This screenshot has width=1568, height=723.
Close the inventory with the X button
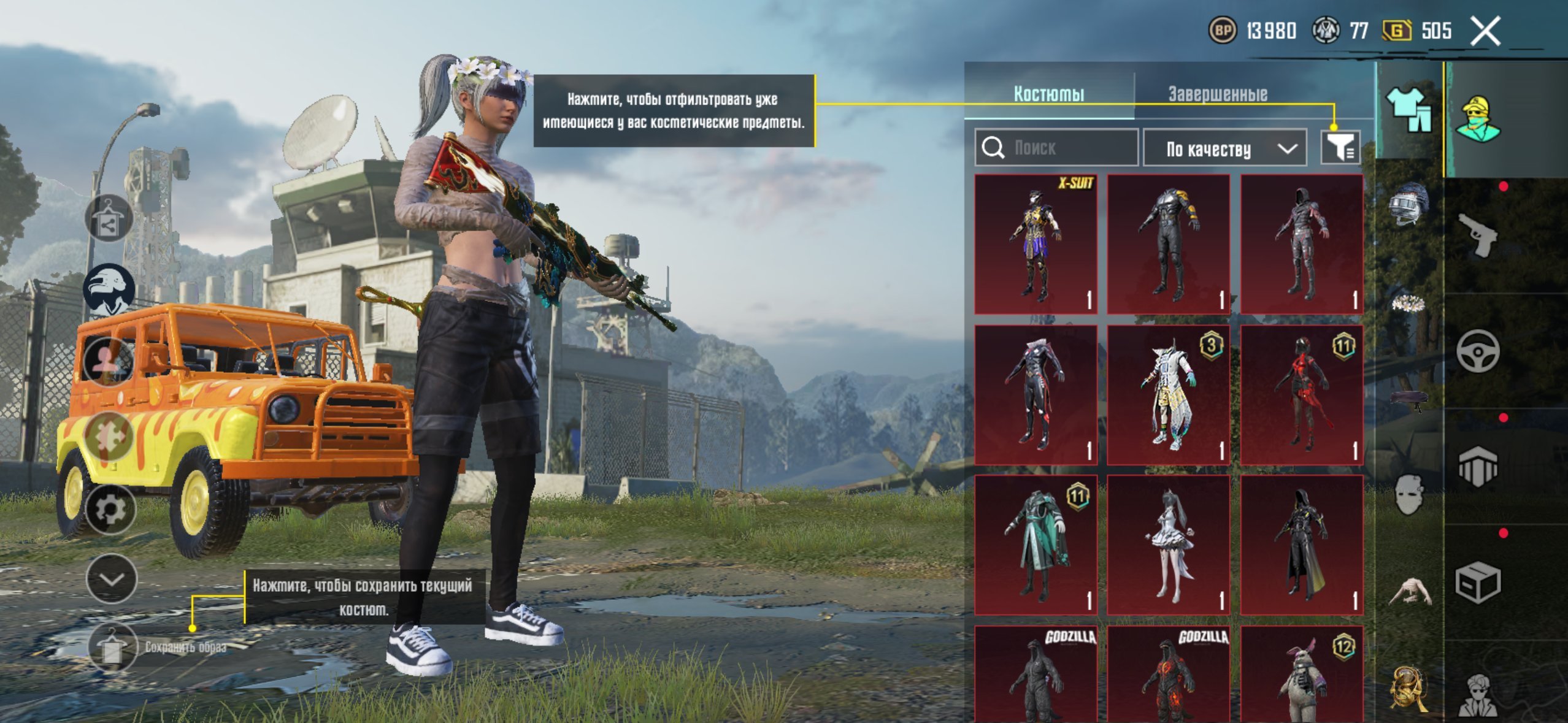1485,31
